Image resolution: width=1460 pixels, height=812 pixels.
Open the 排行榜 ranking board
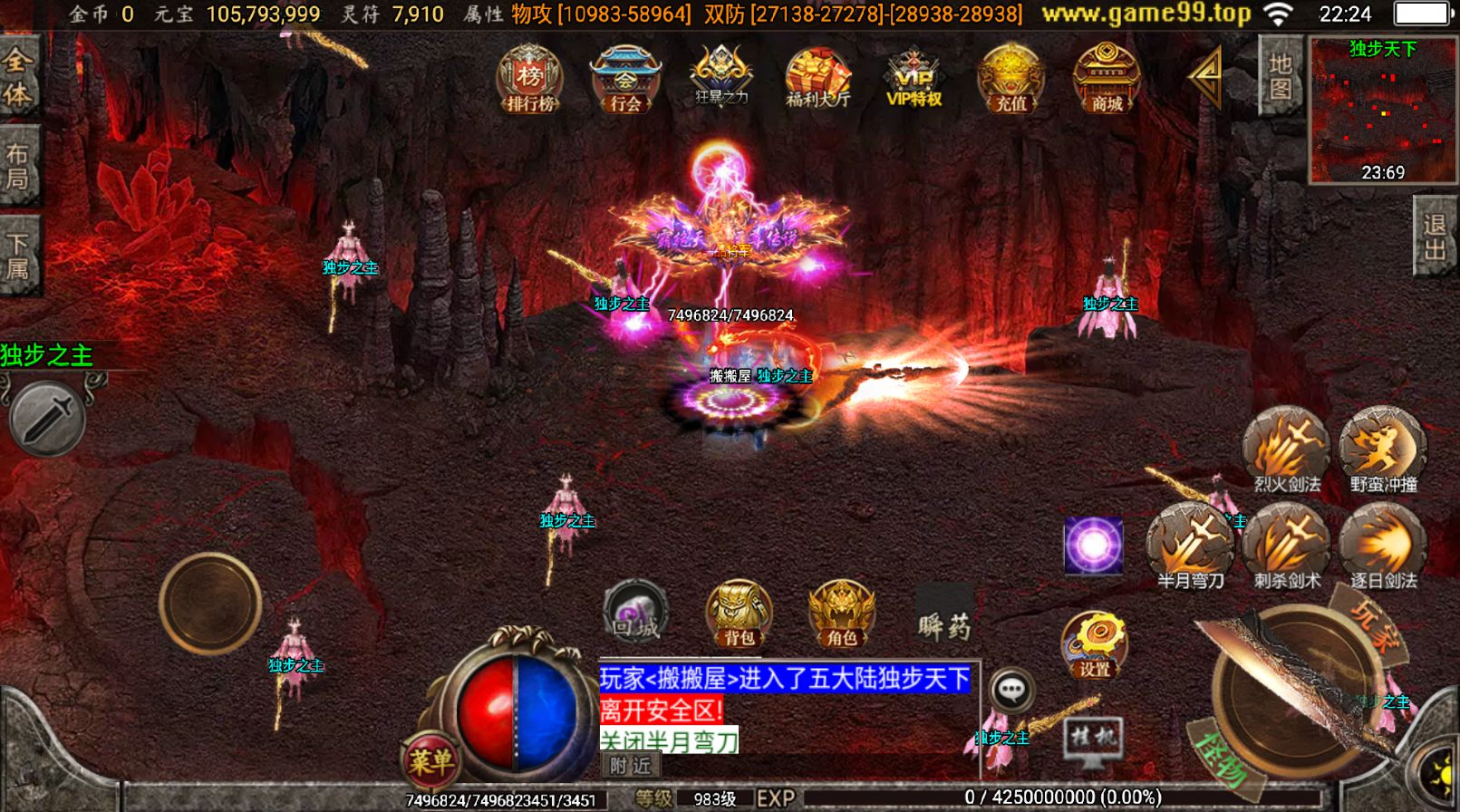point(530,79)
